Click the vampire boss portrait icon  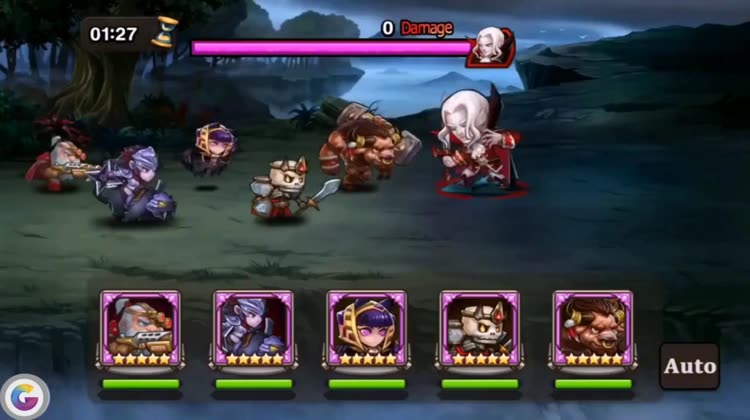coord(490,46)
